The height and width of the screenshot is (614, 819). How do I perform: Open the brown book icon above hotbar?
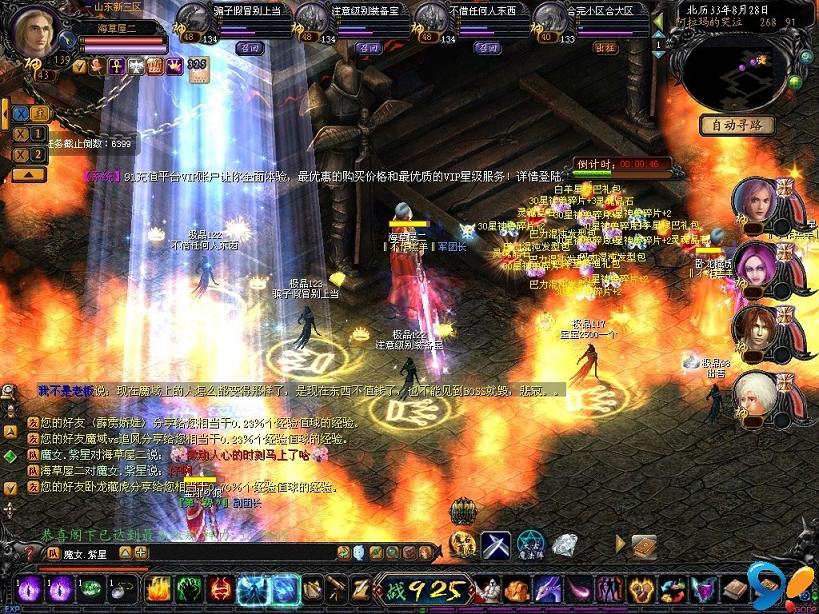[644, 545]
